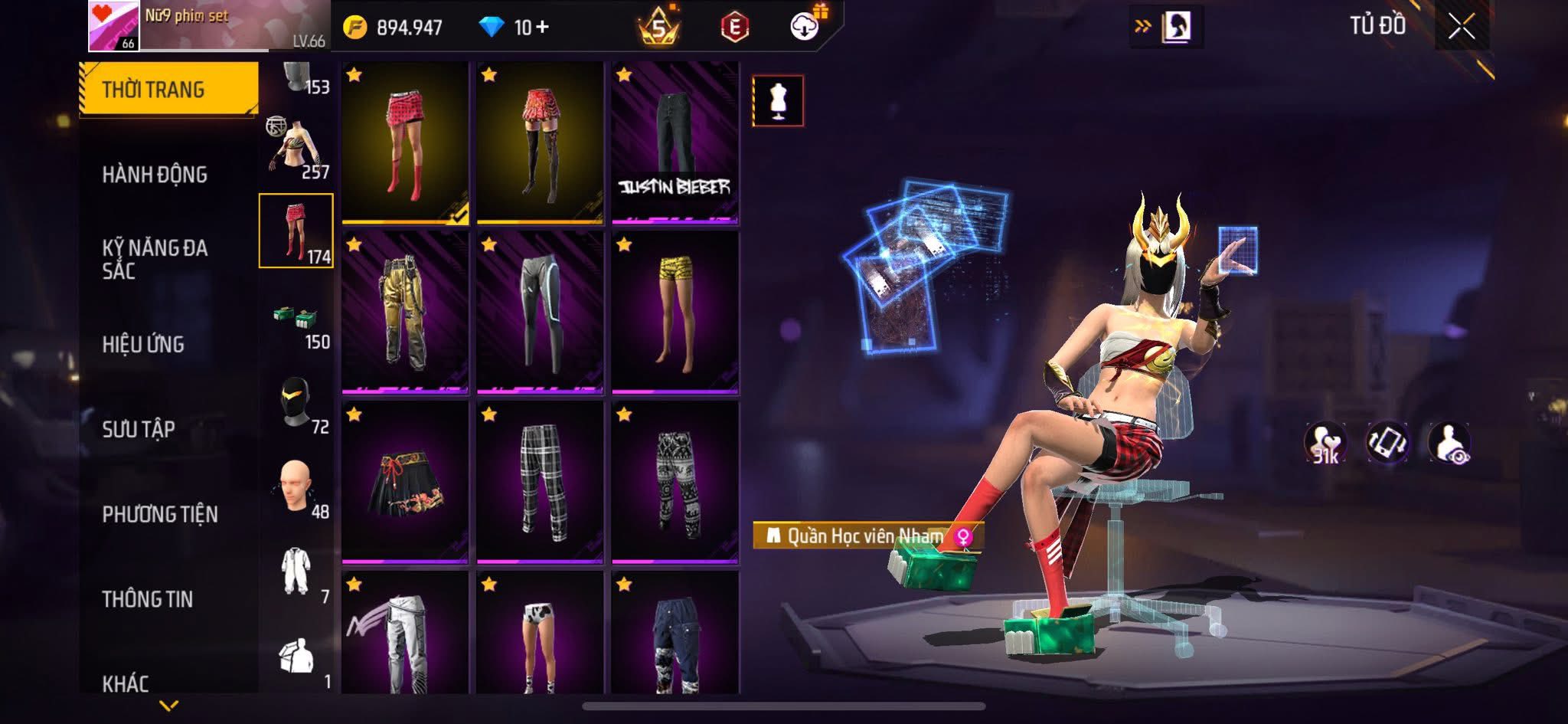Pick the black and white plaid pants
The width and height of the screenshot is (1568, 724).
pyautogui.click(x=540, y=483)
